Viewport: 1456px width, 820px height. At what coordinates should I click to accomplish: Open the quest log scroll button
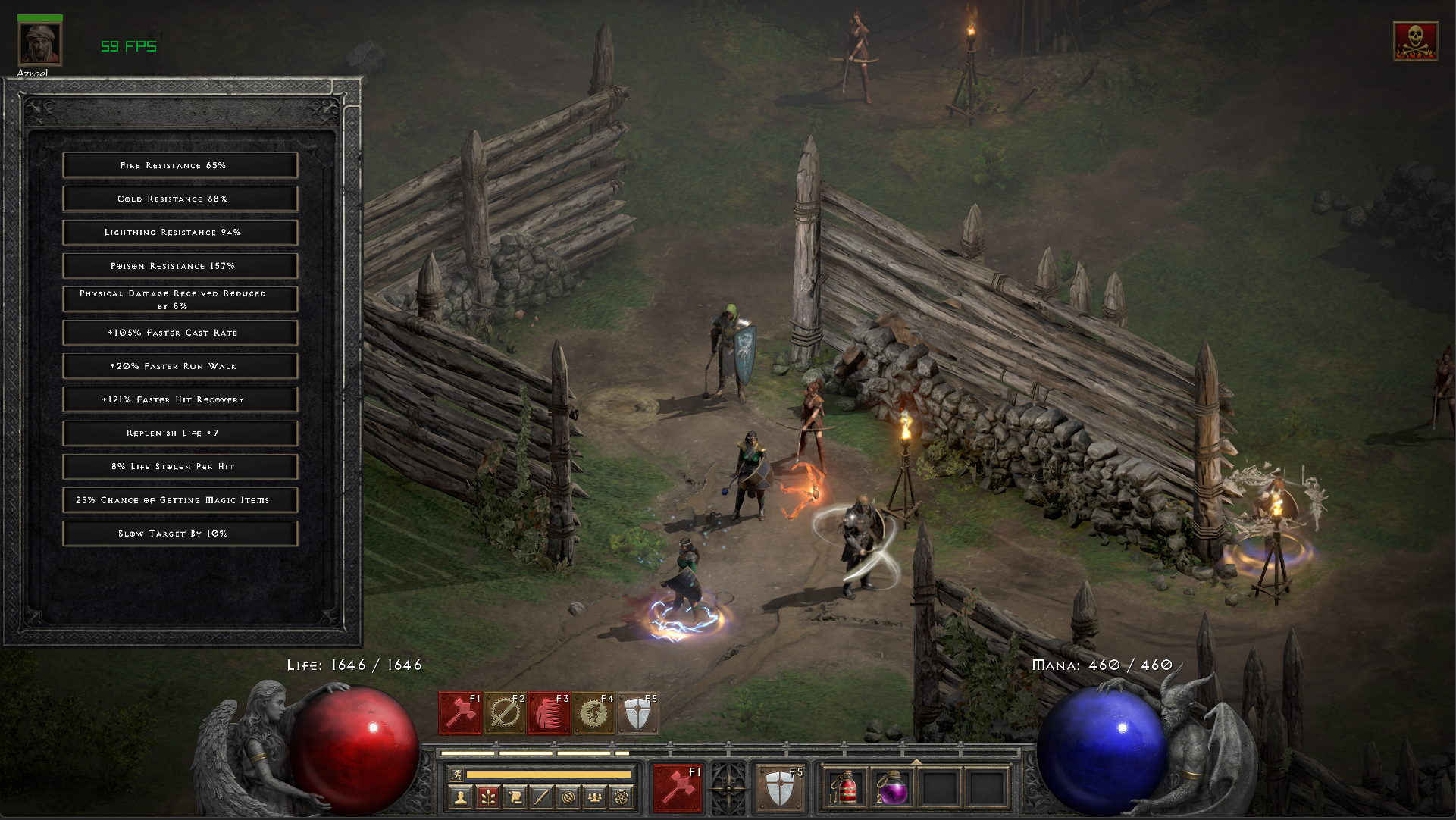pyautogui.click(x=514, y=797)
